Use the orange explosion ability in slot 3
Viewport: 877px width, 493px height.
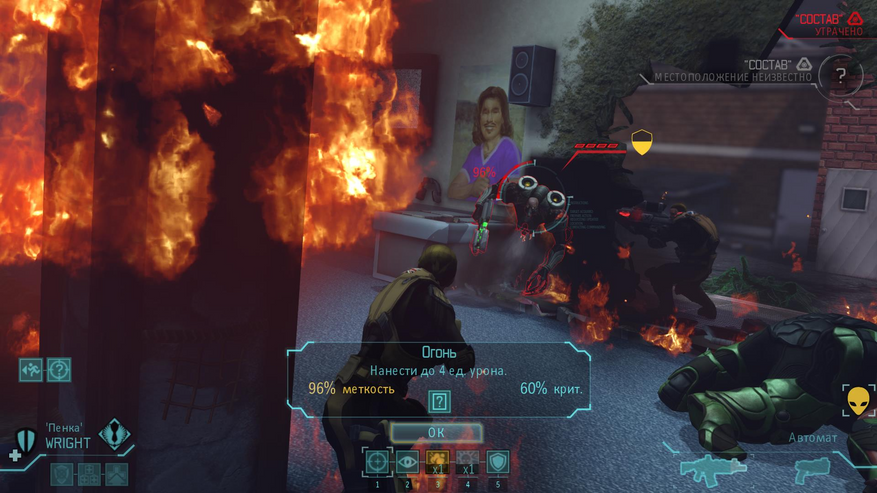tap(437, 462)
